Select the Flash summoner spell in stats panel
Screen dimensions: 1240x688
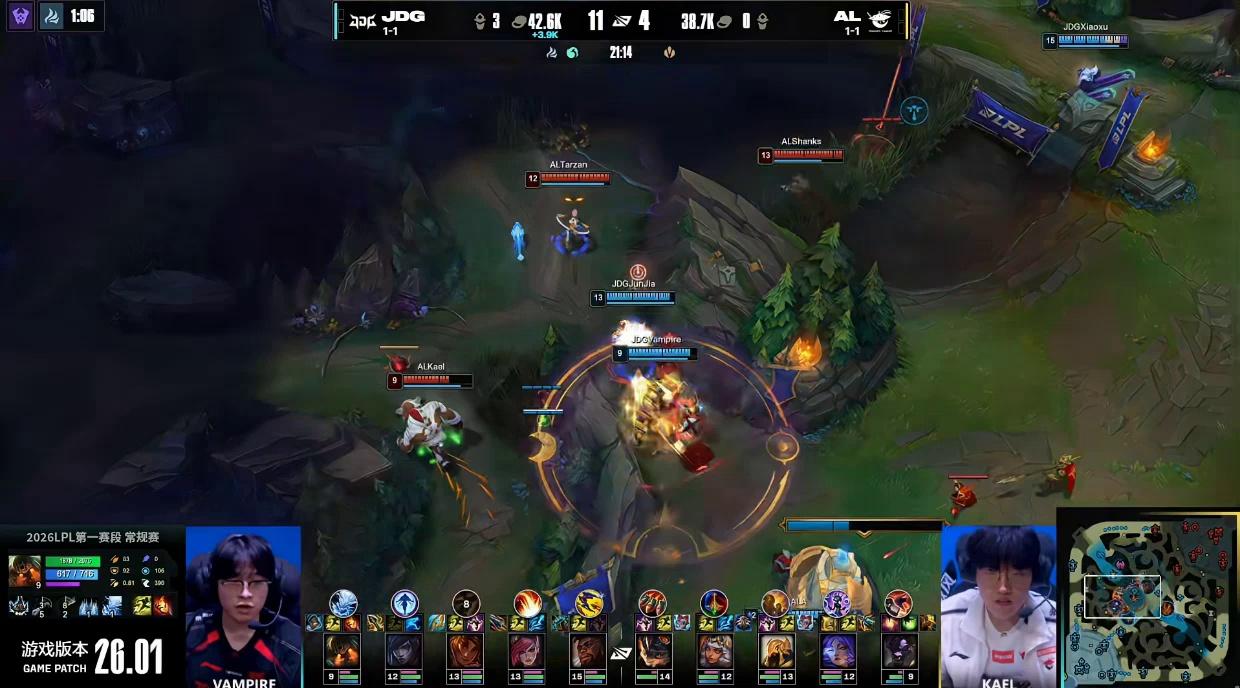pos(143,605)
